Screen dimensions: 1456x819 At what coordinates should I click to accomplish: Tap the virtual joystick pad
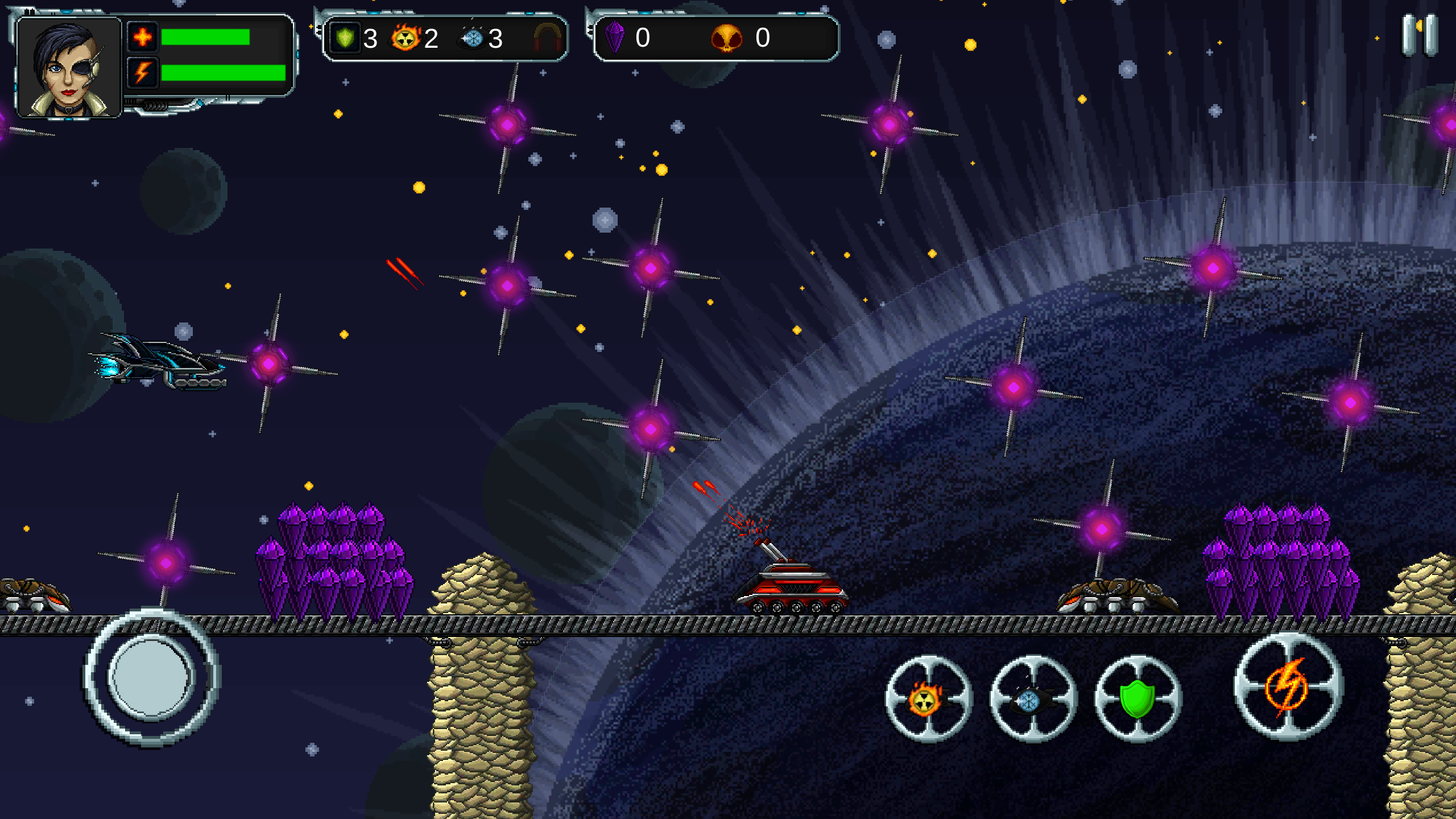(x=151, y=677)
